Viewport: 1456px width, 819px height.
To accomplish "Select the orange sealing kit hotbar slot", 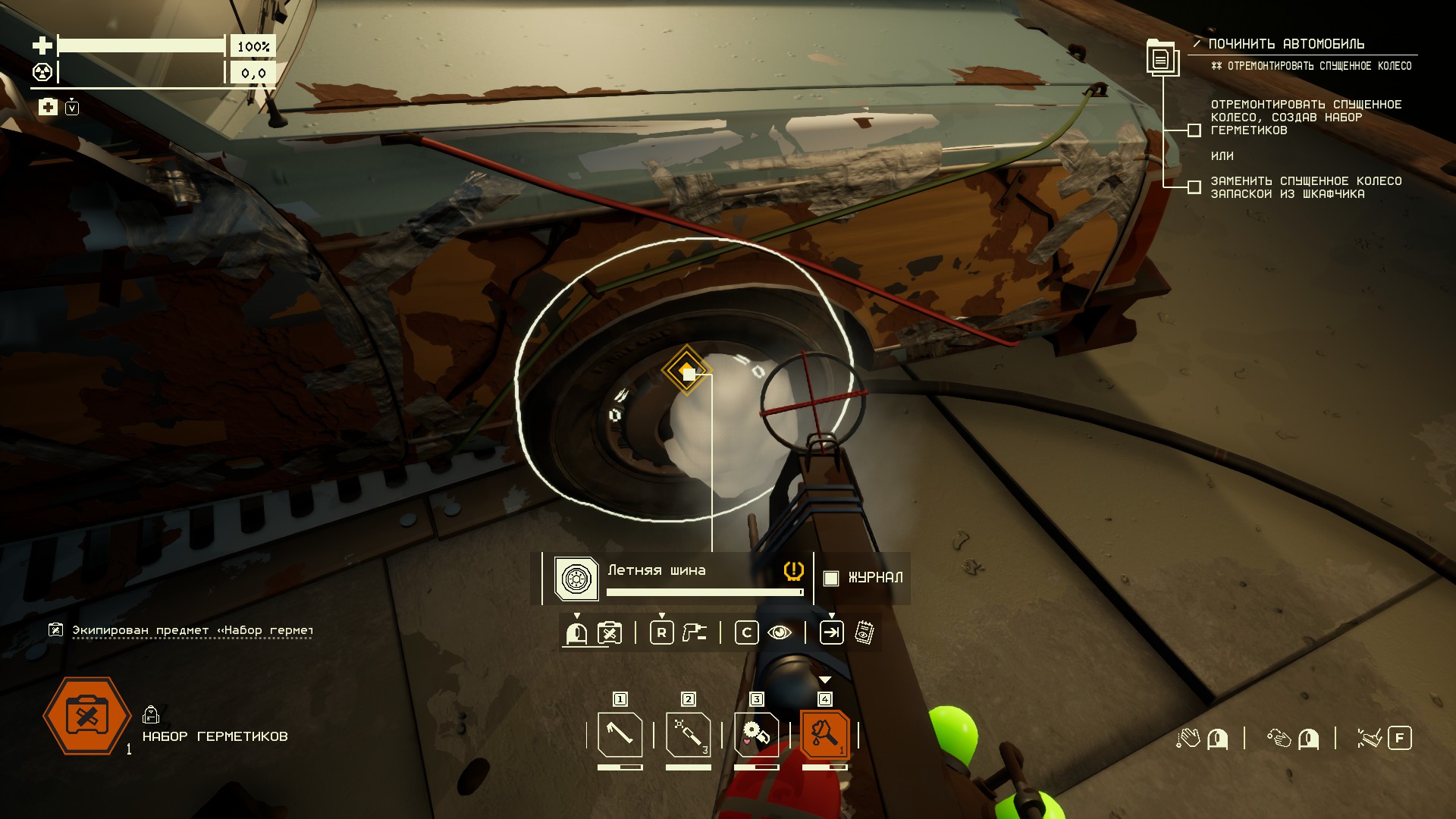I will (x=824, y=734).
